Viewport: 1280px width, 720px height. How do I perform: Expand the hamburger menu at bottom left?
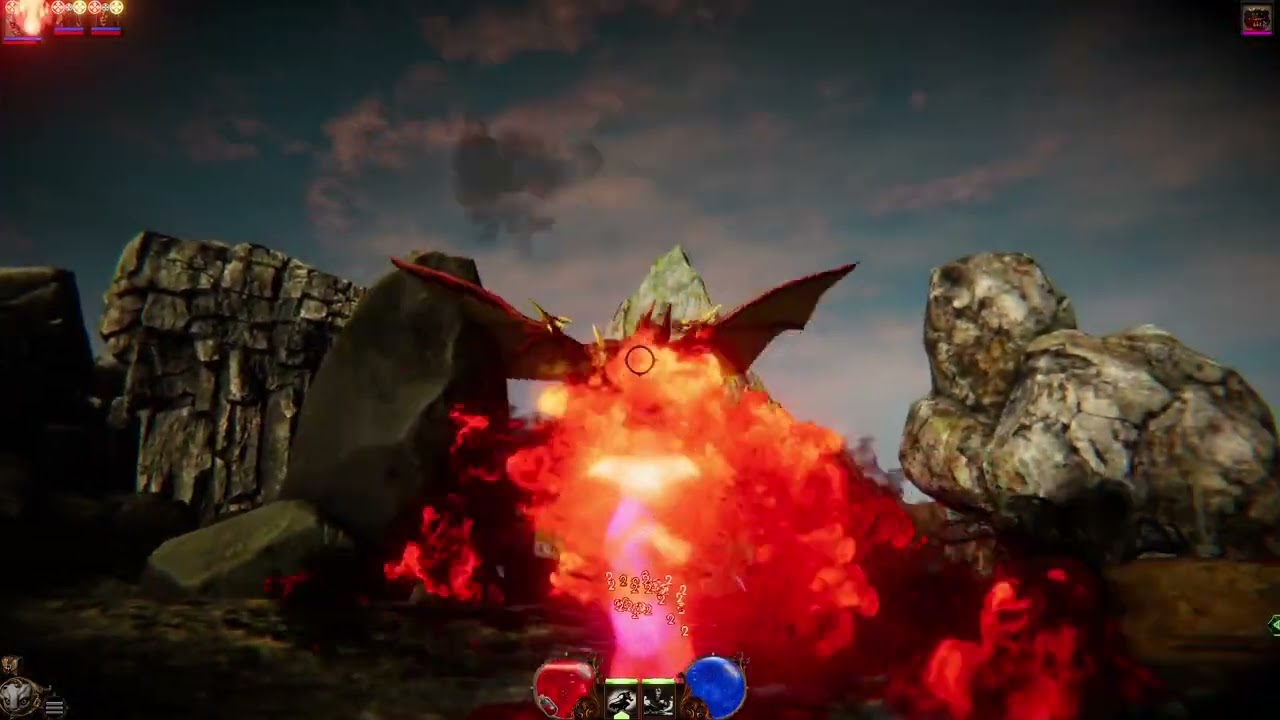54,708
